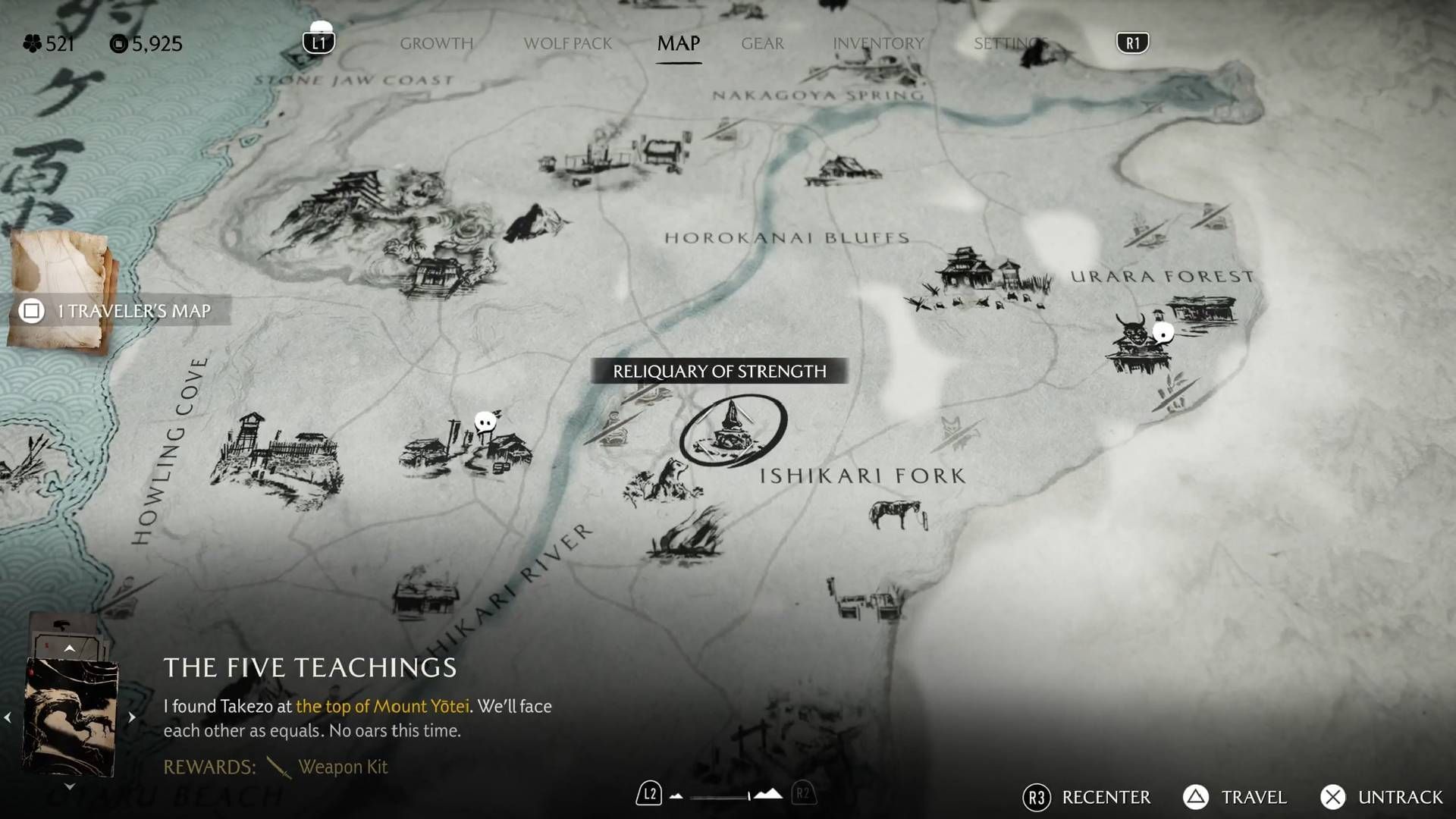Choose the Recenter map option

click(1086, 798)
